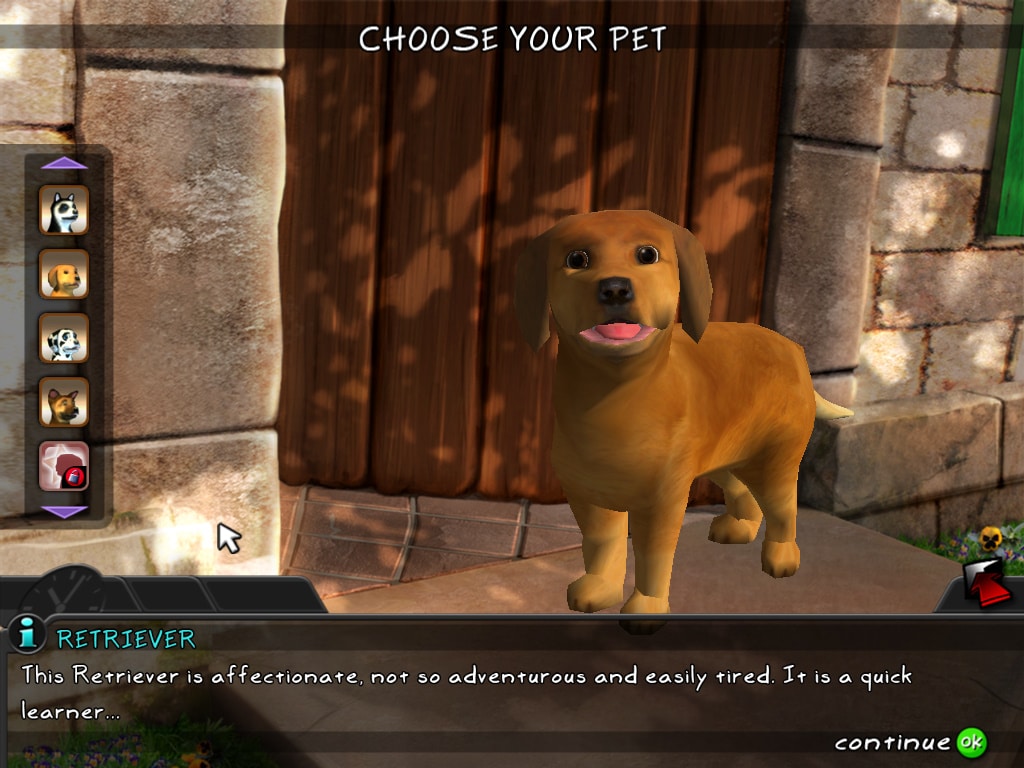The height and width of the screenshot is (768, 1024).
Task: Pick the dalmatian pet portrait
Action: click(64, 338)
